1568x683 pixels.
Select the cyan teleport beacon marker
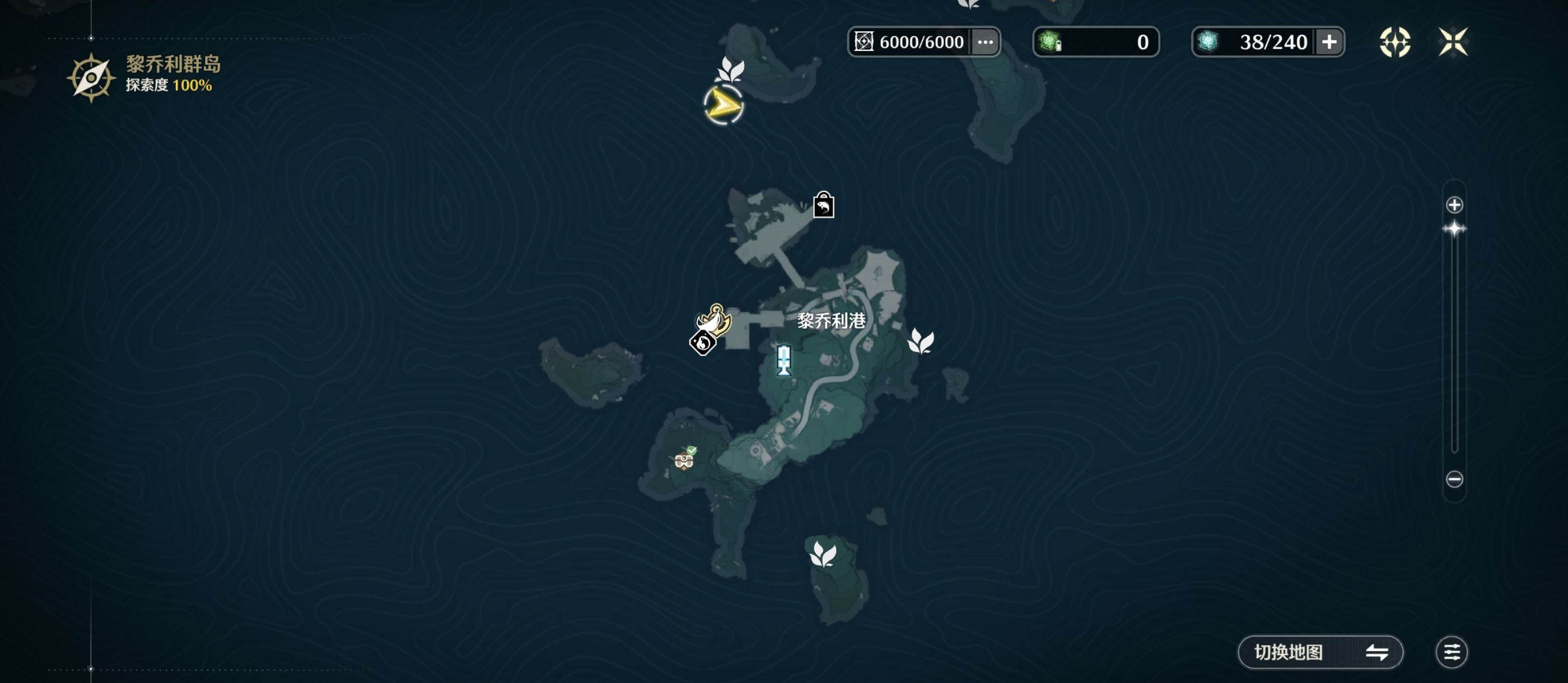(x=784, y=360)
